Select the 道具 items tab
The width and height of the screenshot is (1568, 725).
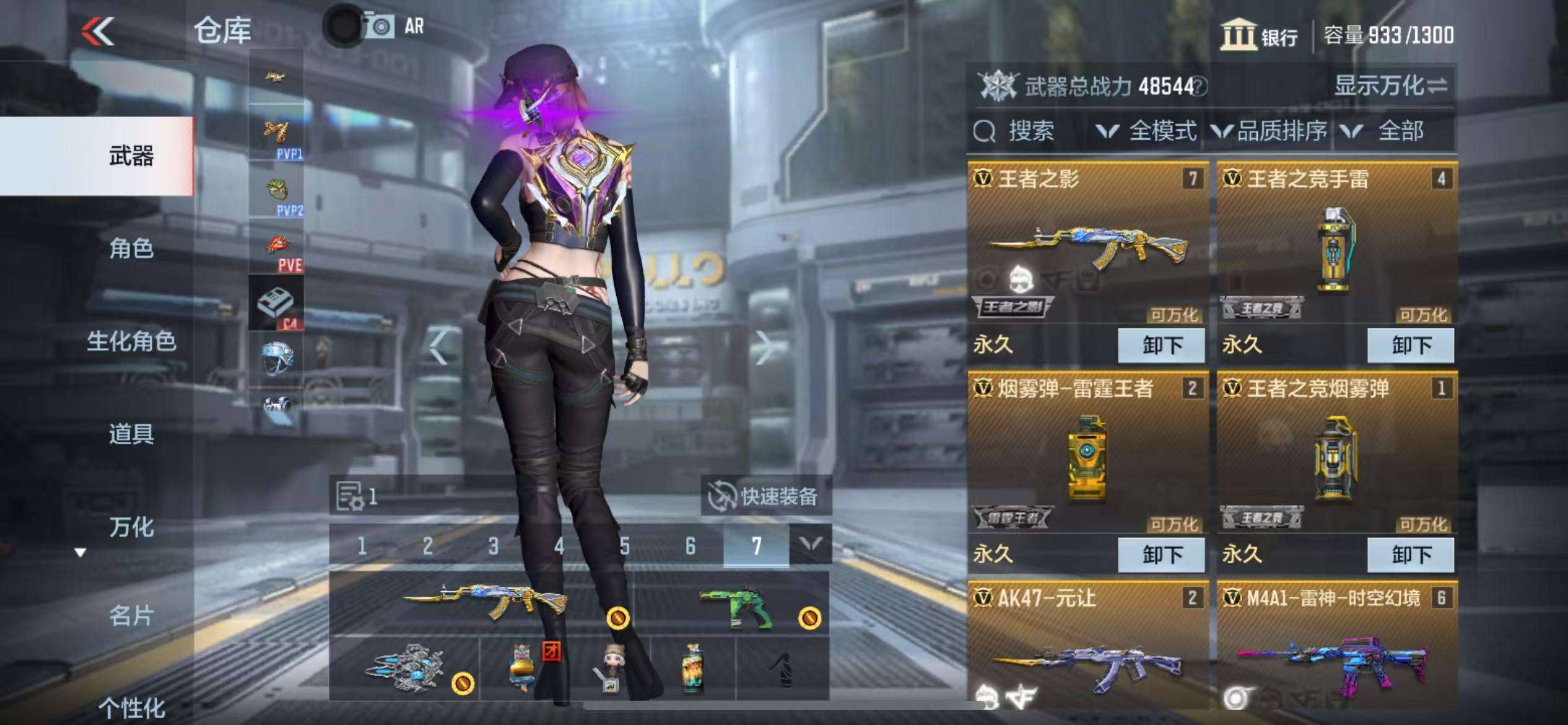click(131, 434)
